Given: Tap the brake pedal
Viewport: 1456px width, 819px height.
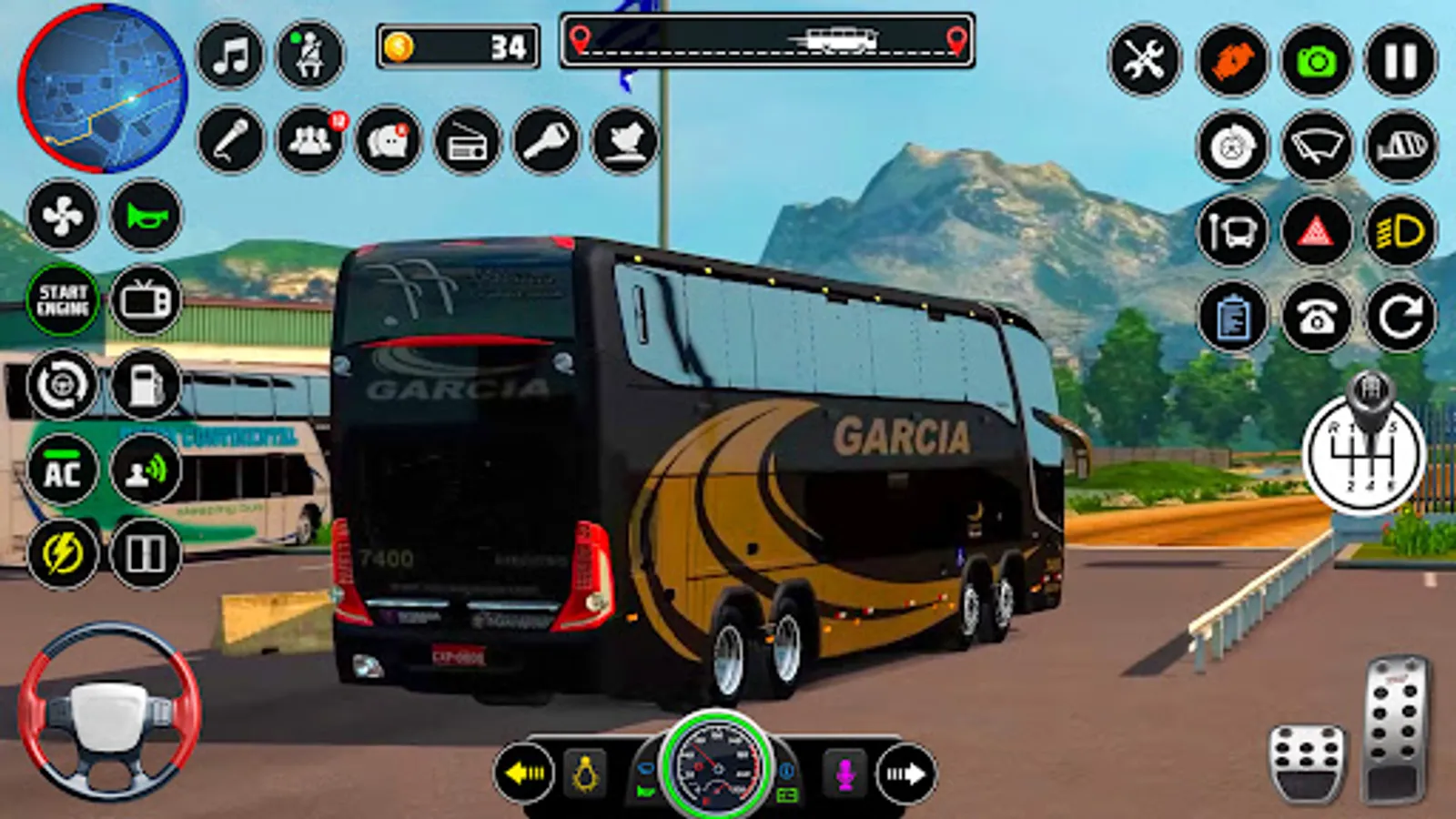Looking at the screenshot, I should tap(1307, 763).
